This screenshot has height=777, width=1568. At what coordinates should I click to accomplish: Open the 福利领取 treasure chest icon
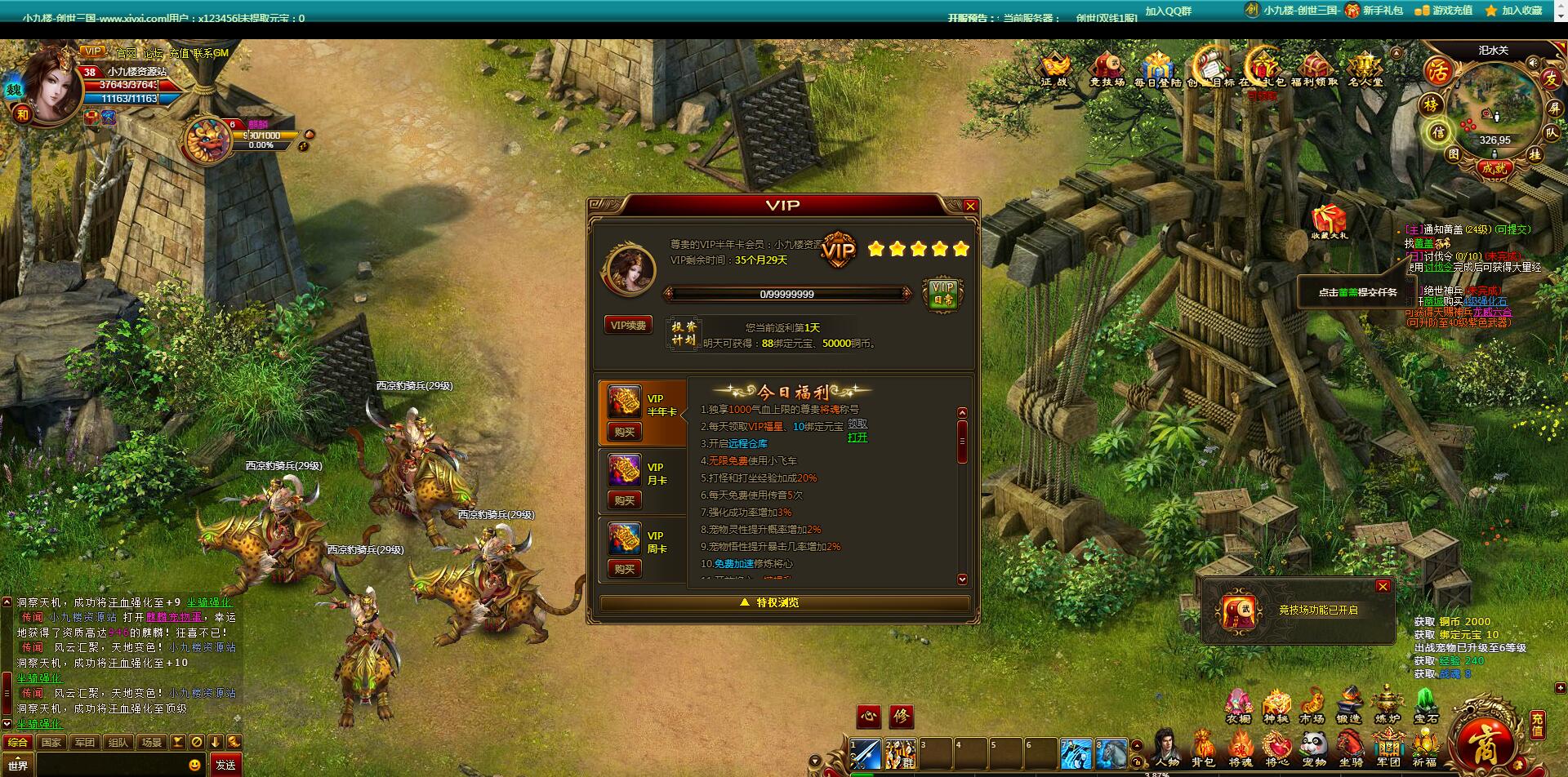1313,65
